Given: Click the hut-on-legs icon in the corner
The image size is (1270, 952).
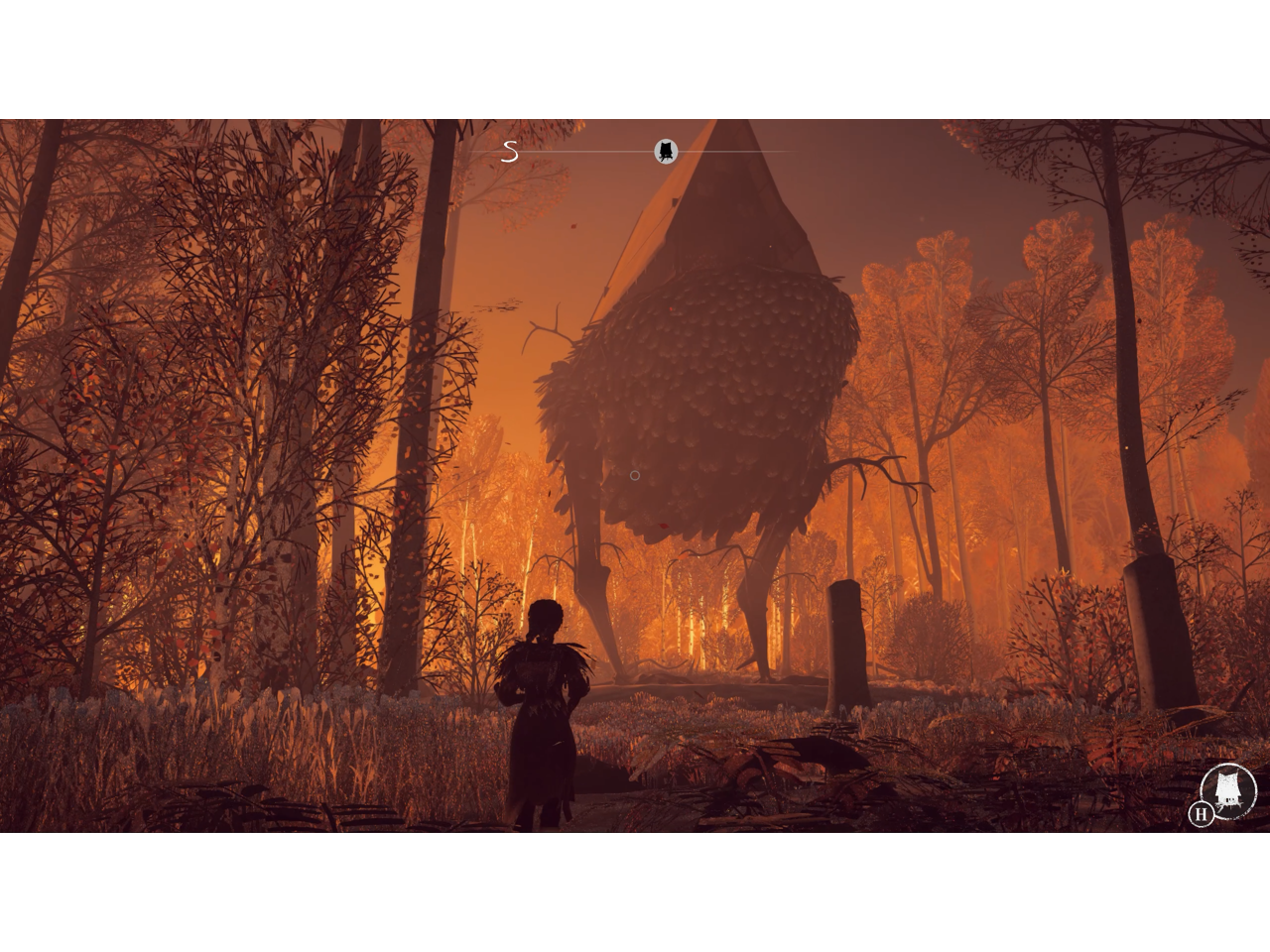Looking at the screenshot, I should (1228, 790).
